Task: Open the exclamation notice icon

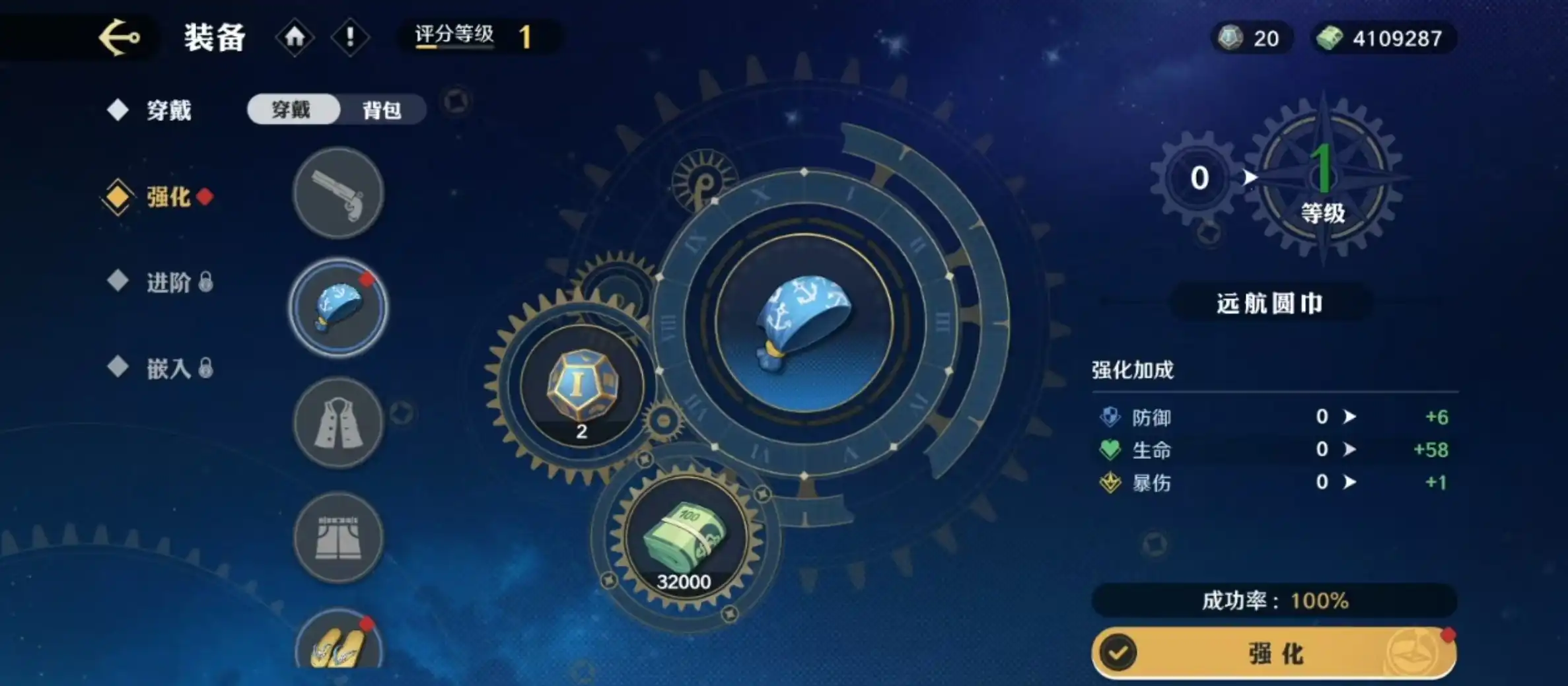Action: click(x=351, y=38)
